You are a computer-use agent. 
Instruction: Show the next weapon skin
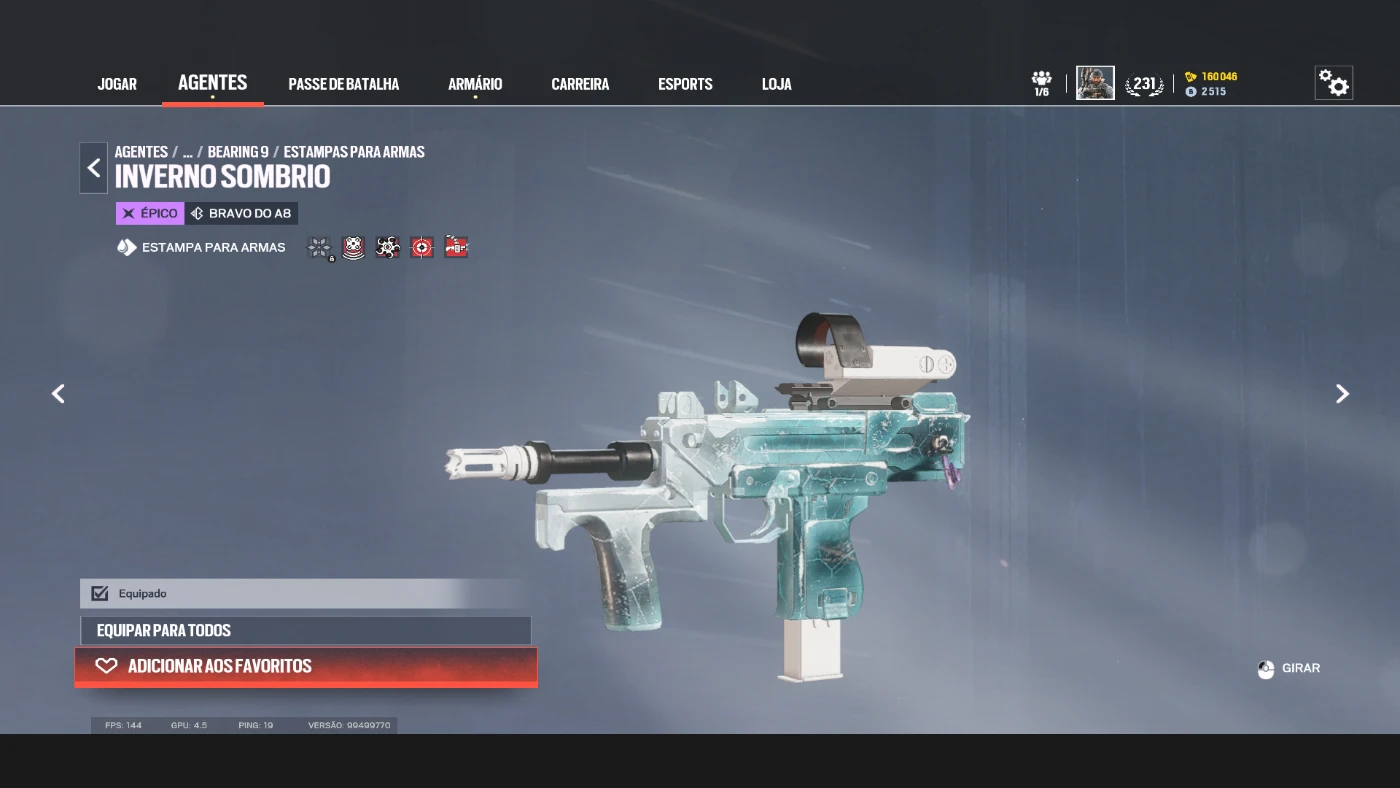tap(1342, 394)
